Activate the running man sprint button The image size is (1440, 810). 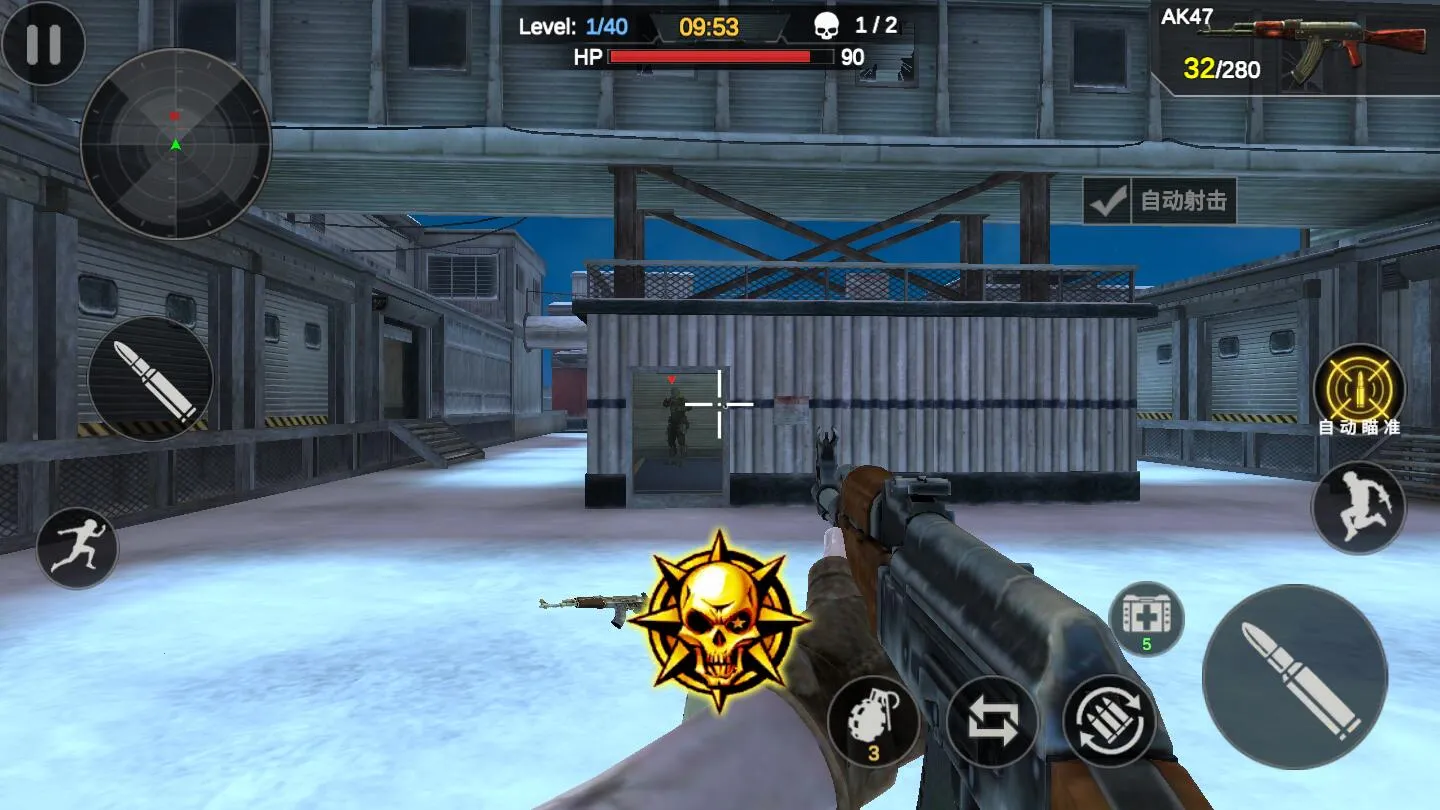pos(77,547)
